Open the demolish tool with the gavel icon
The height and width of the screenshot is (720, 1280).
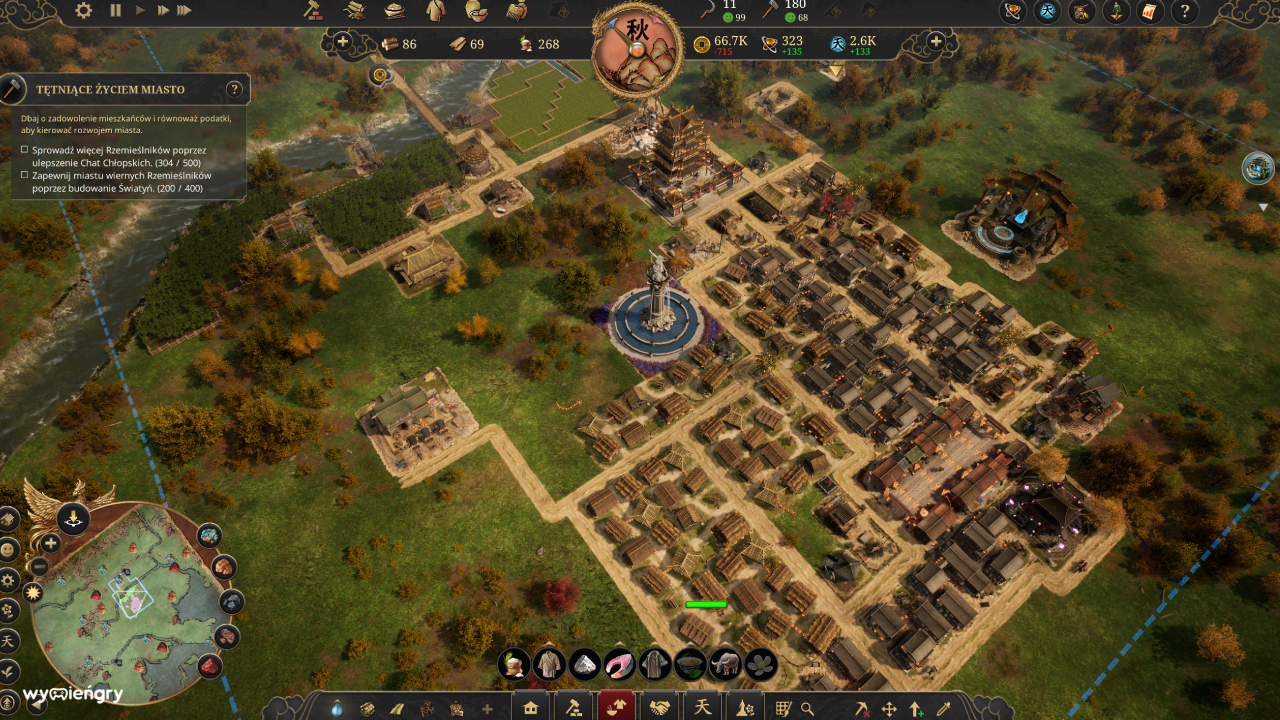574,706
